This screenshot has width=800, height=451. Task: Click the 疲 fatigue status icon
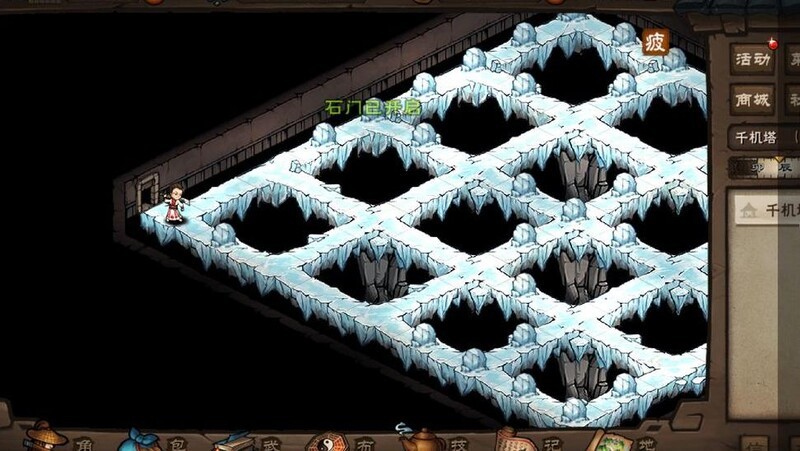click(655, 42)
